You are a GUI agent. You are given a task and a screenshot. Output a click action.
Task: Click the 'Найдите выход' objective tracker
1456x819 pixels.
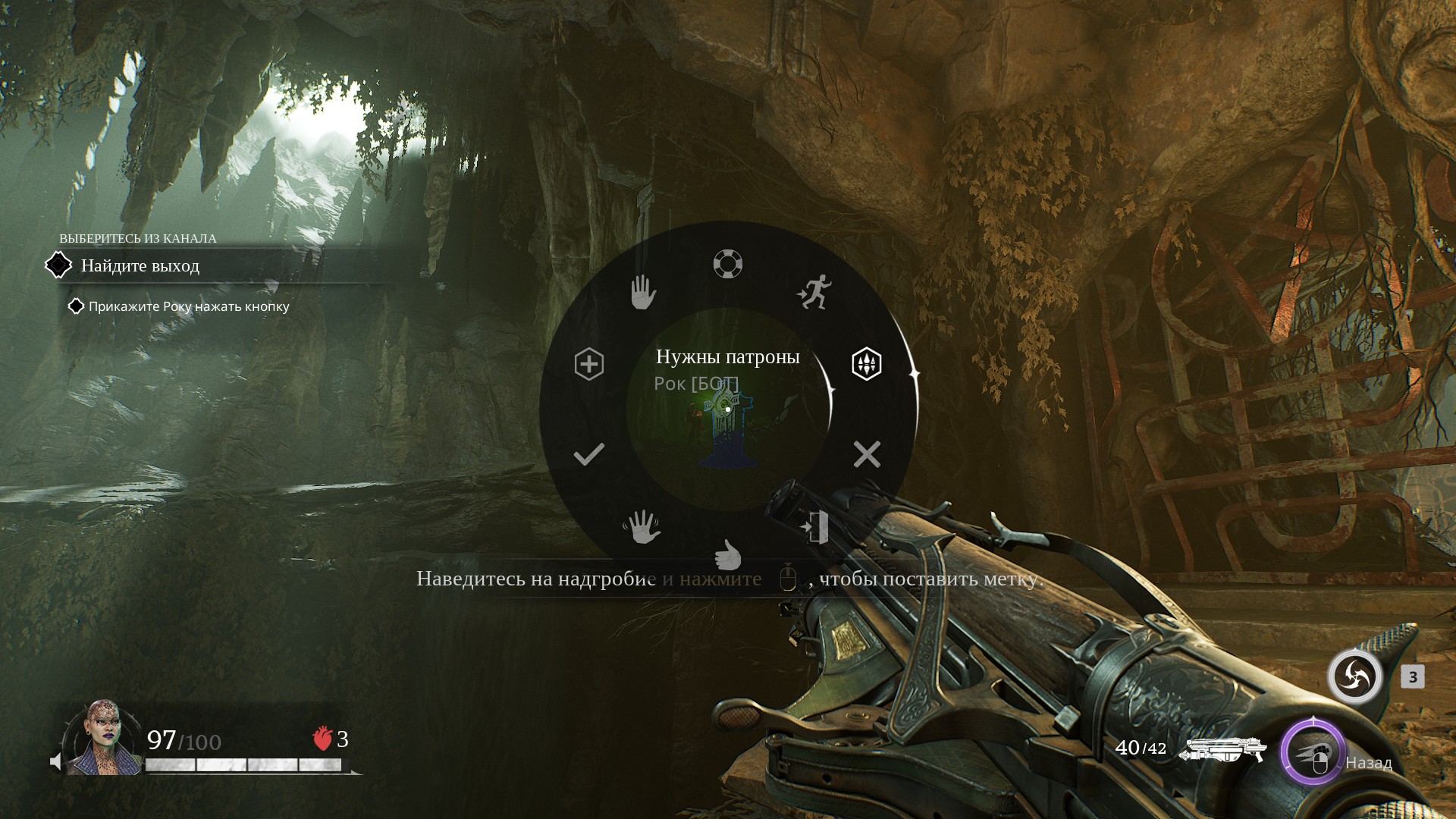pos(140,266)
